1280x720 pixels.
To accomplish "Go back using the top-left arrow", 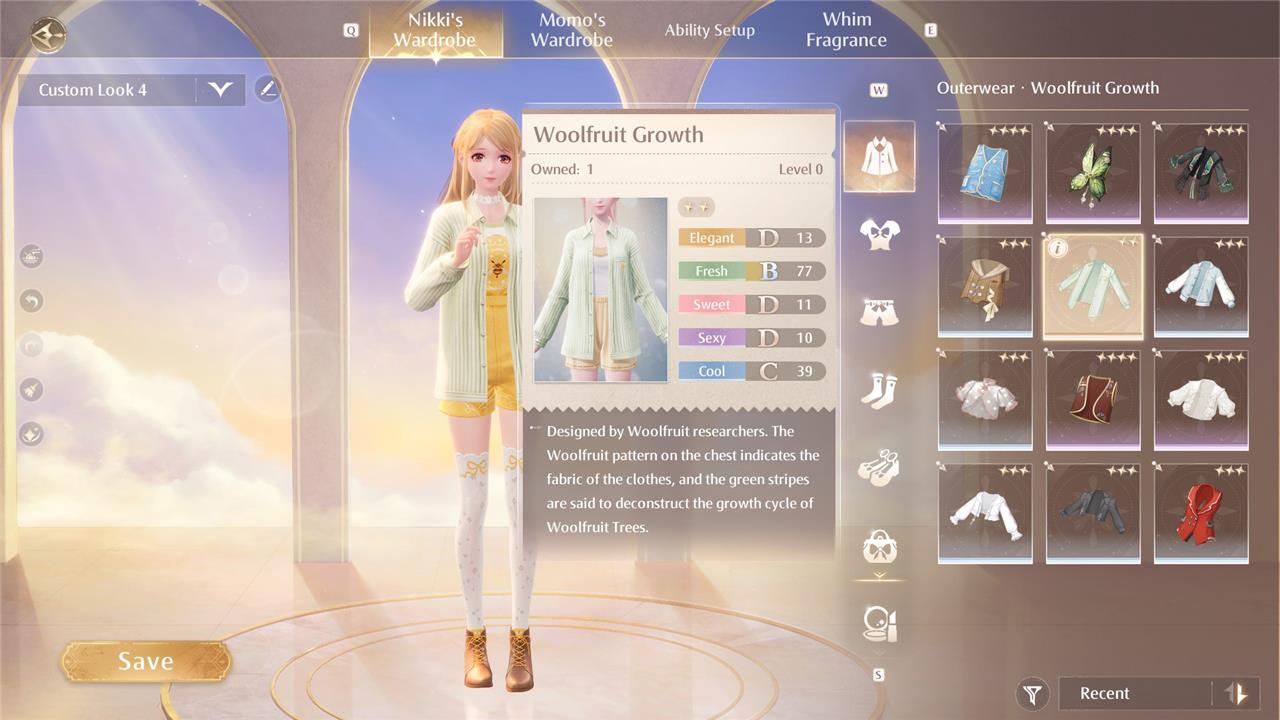I will click(x=47, y=35).
